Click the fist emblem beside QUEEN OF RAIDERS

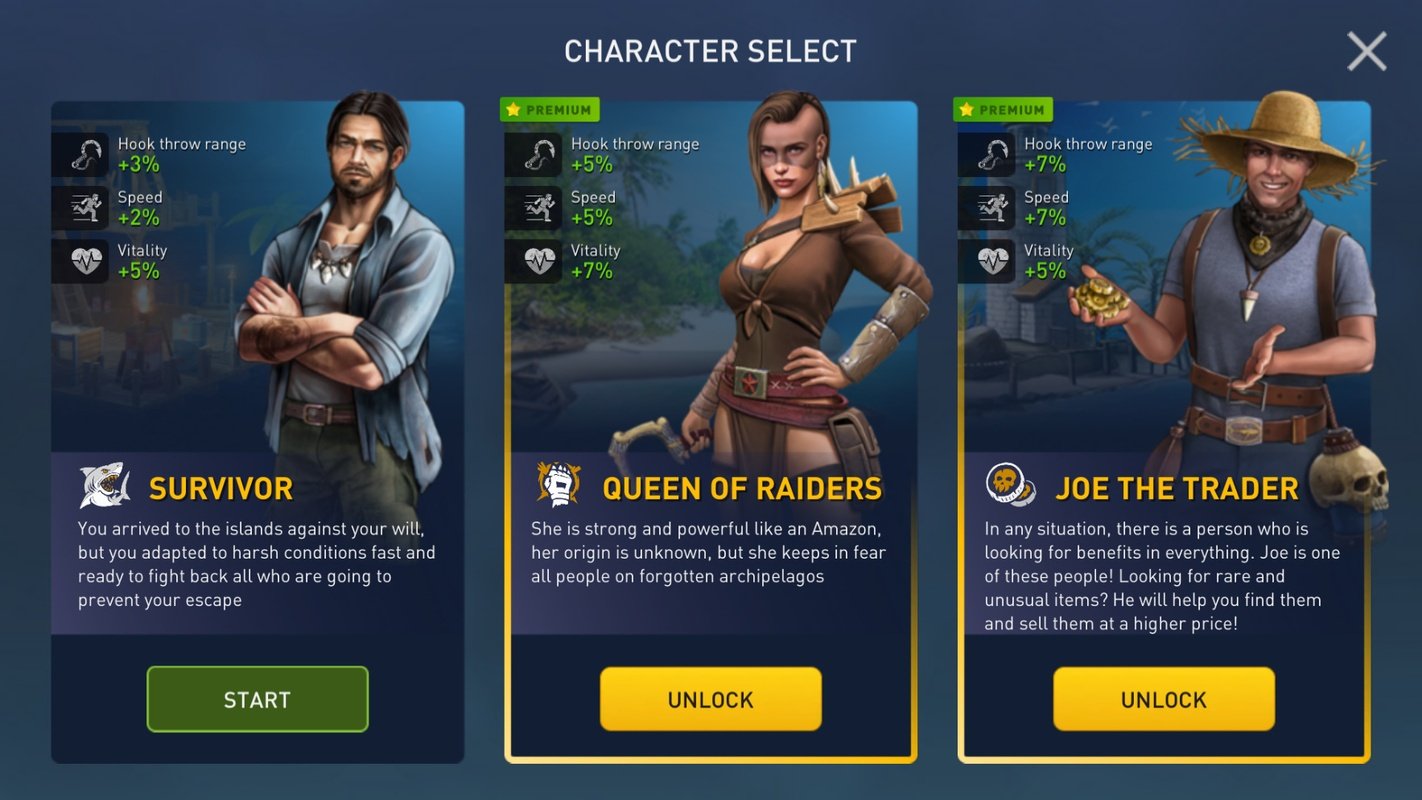pos(557,485)
